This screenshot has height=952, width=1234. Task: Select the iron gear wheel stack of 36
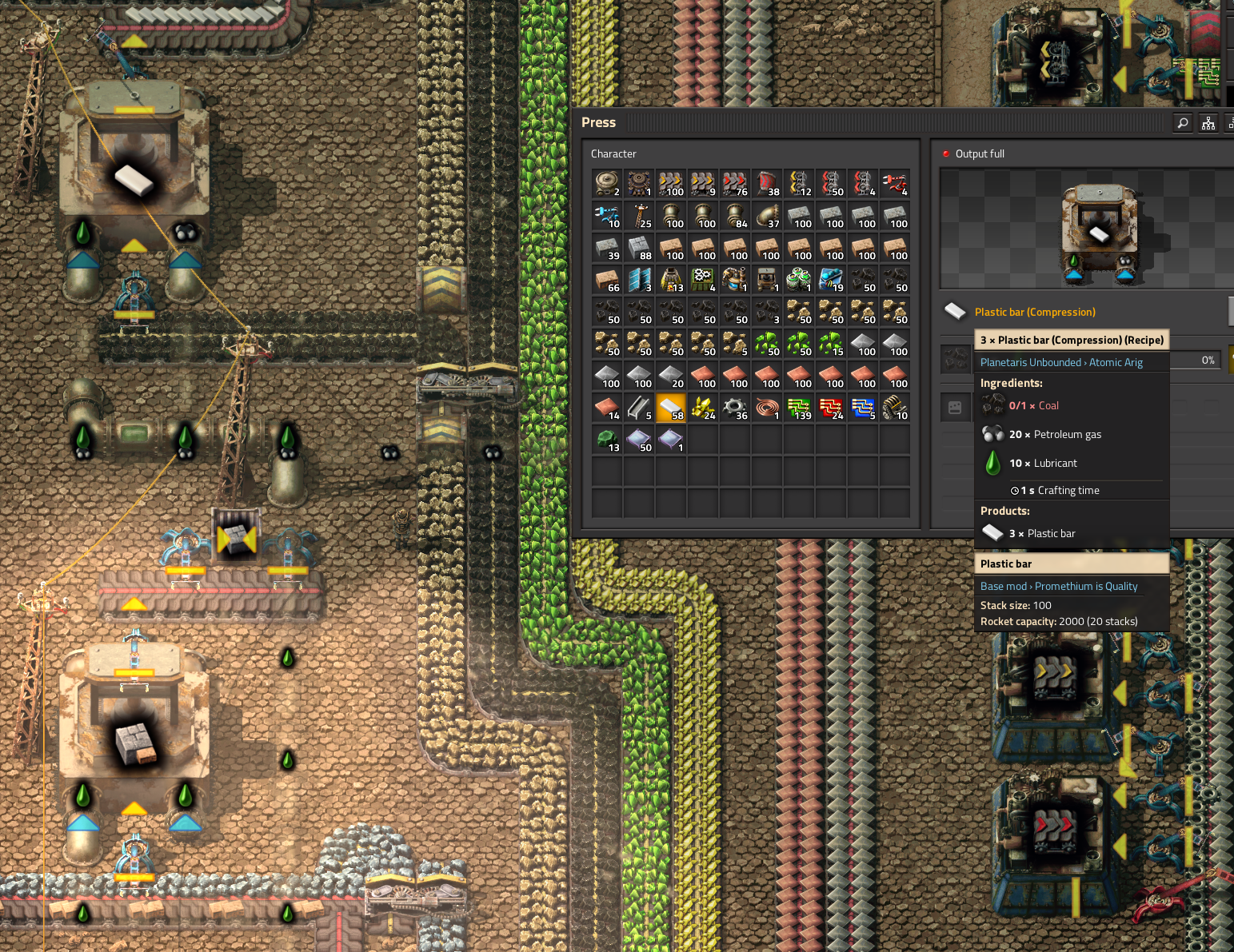click(x=735, y=408)
